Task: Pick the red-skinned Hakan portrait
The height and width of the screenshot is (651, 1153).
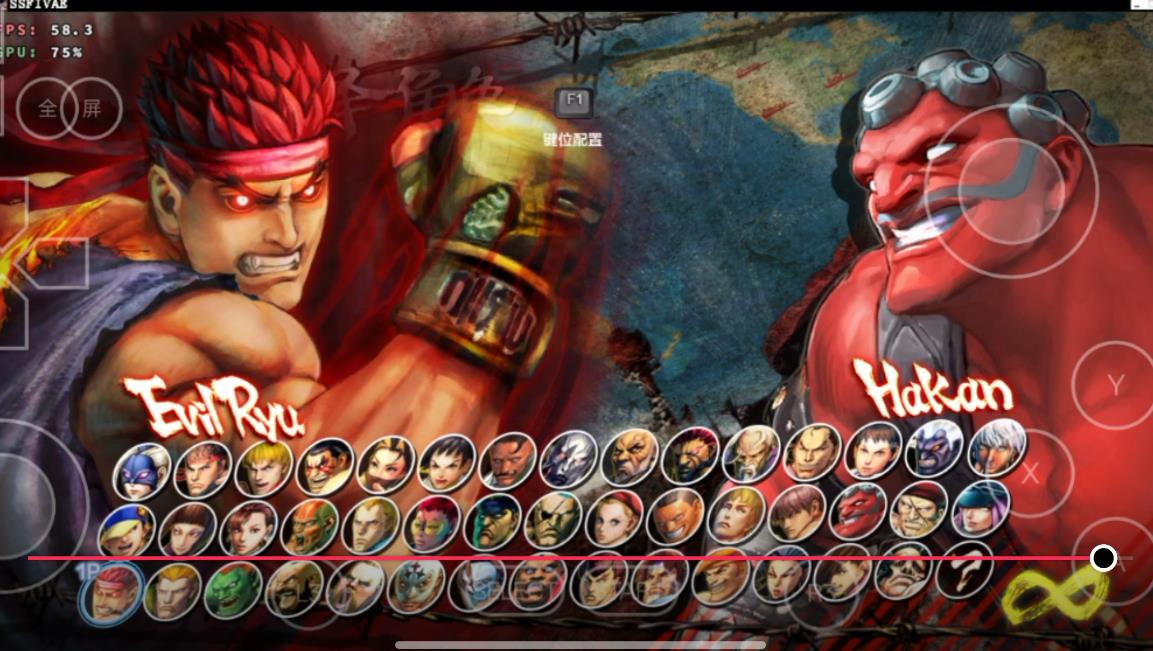Action: click(859, 512)
